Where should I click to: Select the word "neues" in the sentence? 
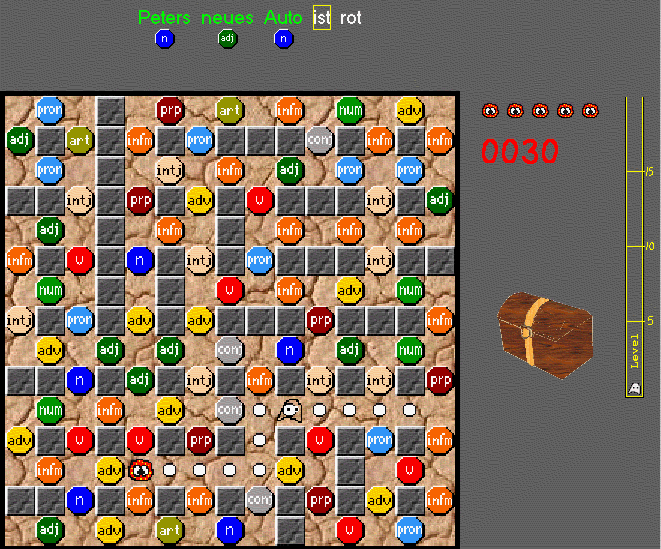tap(227, 18)
